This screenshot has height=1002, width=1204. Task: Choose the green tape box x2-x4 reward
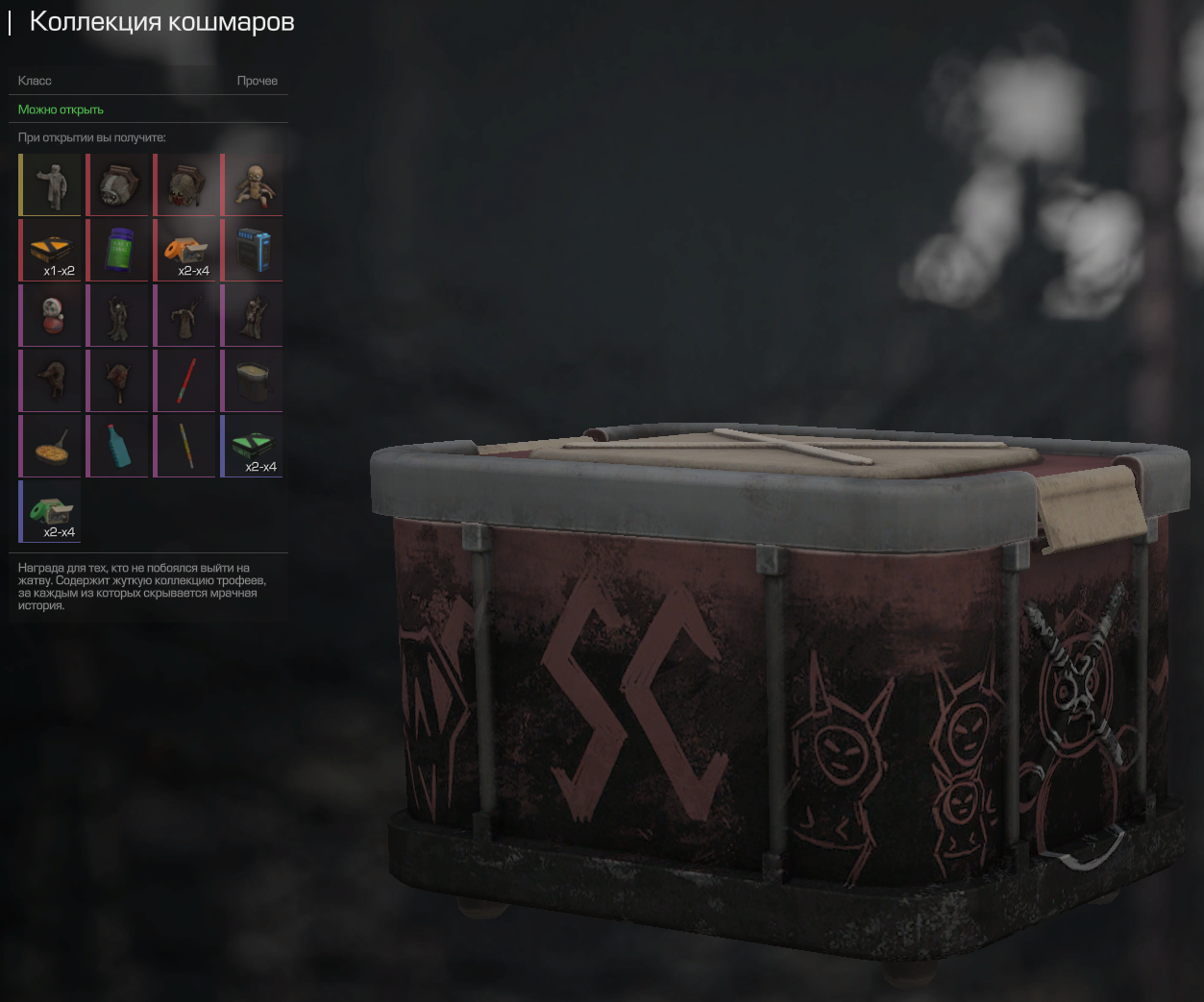click(51, 511)
